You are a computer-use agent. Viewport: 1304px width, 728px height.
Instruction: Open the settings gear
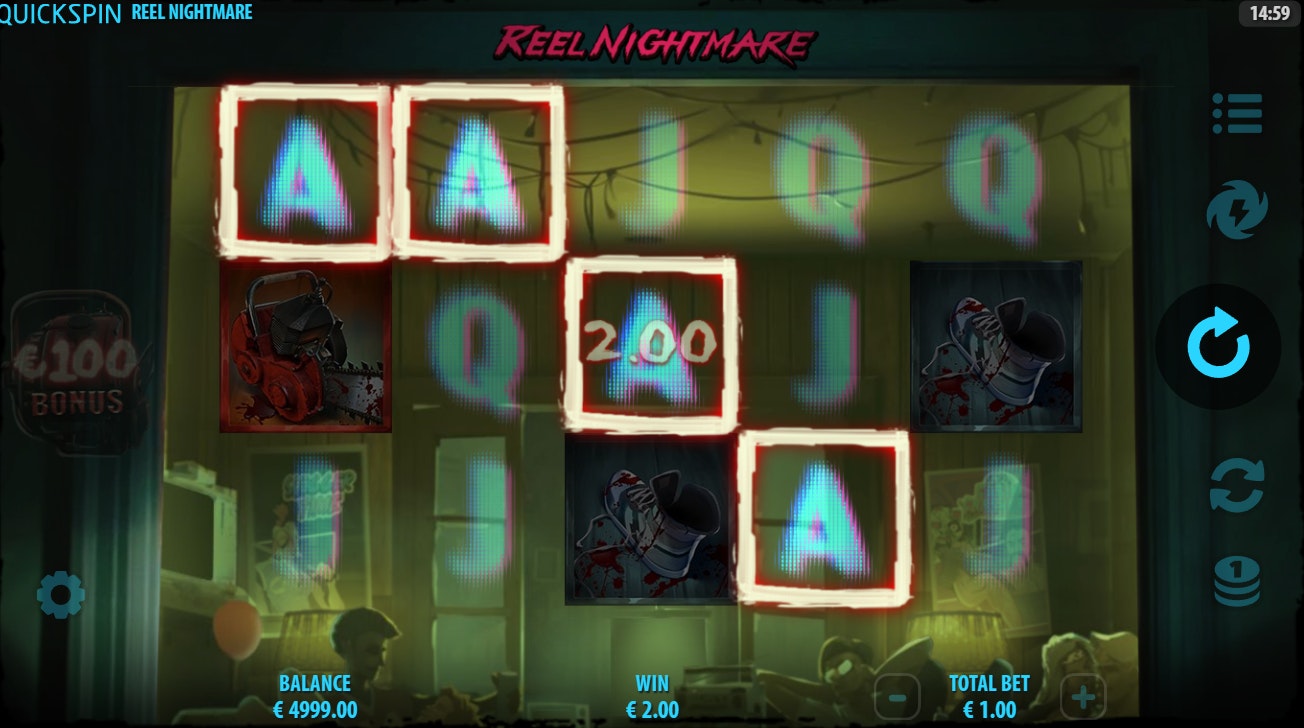62,594
